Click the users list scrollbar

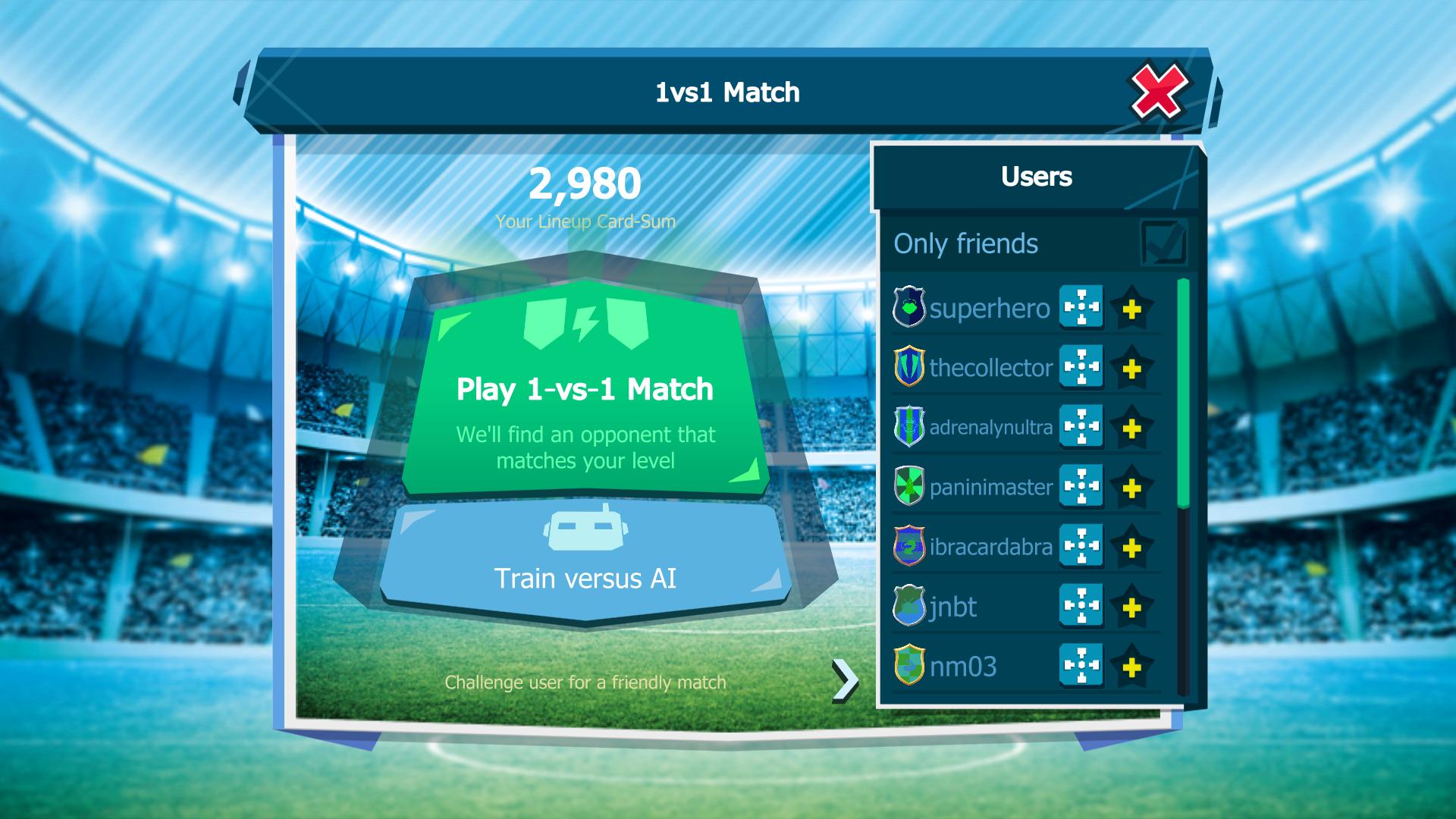point(1183,394)
